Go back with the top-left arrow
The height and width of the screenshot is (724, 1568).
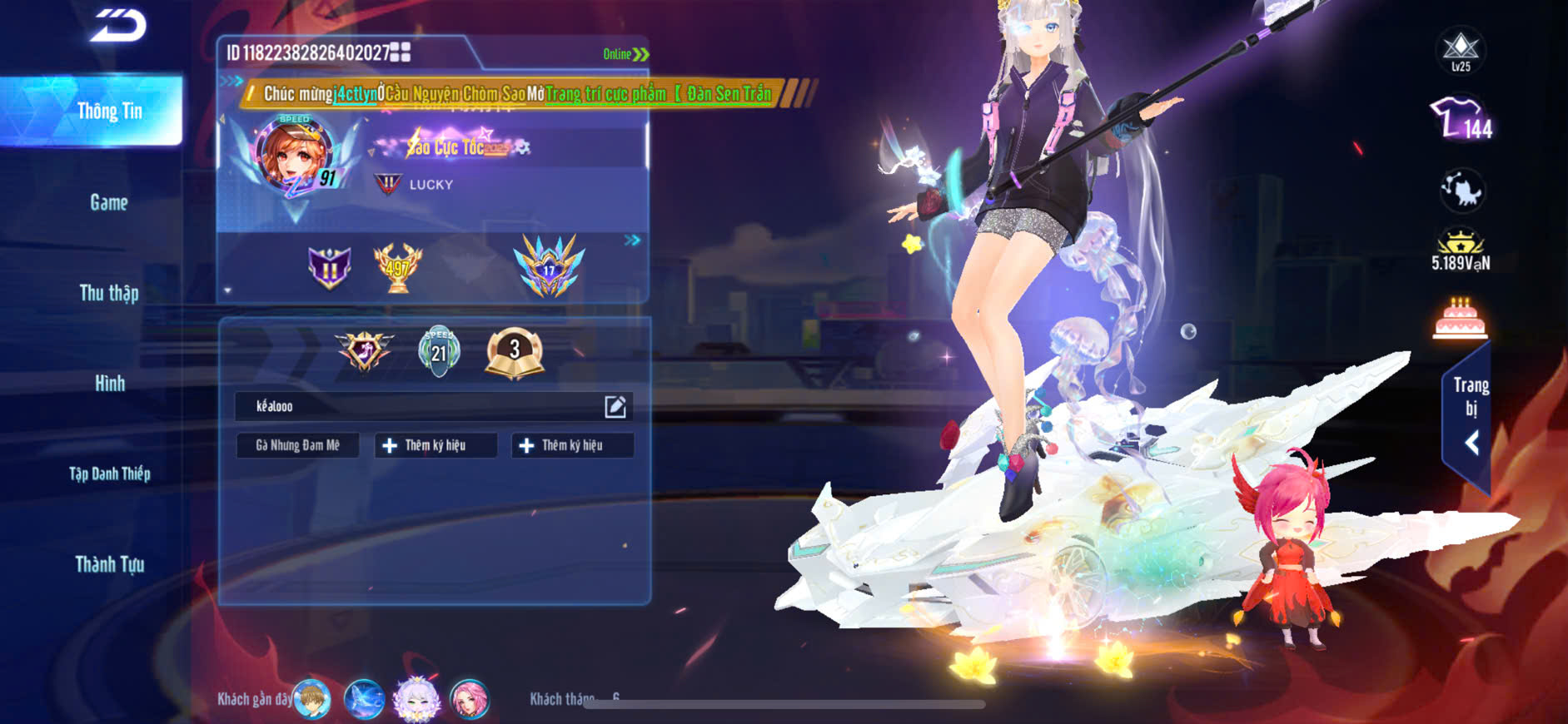(x=118, y=27)
